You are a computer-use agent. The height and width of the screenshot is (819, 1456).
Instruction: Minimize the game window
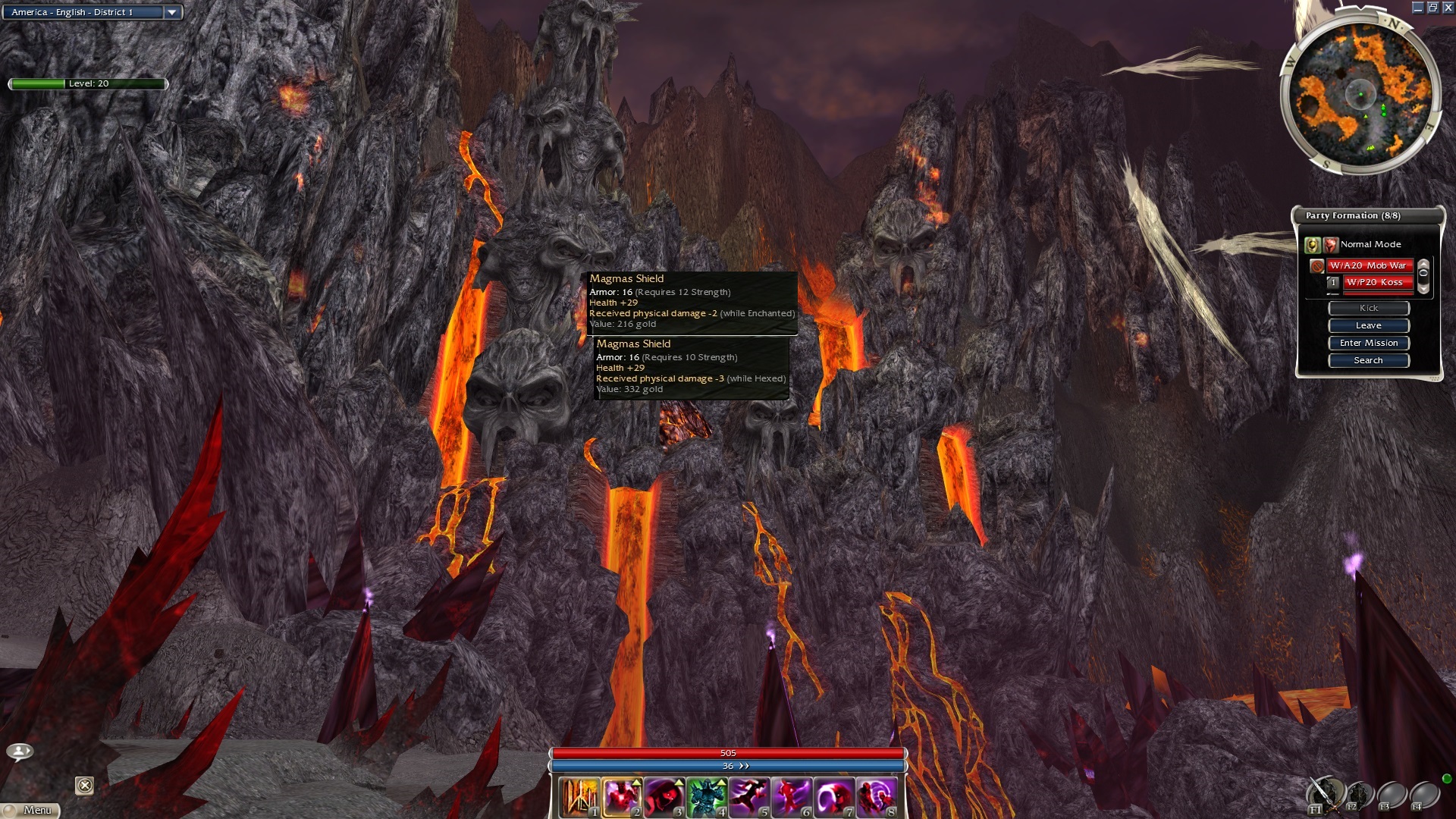click(x=1417, y=8)
